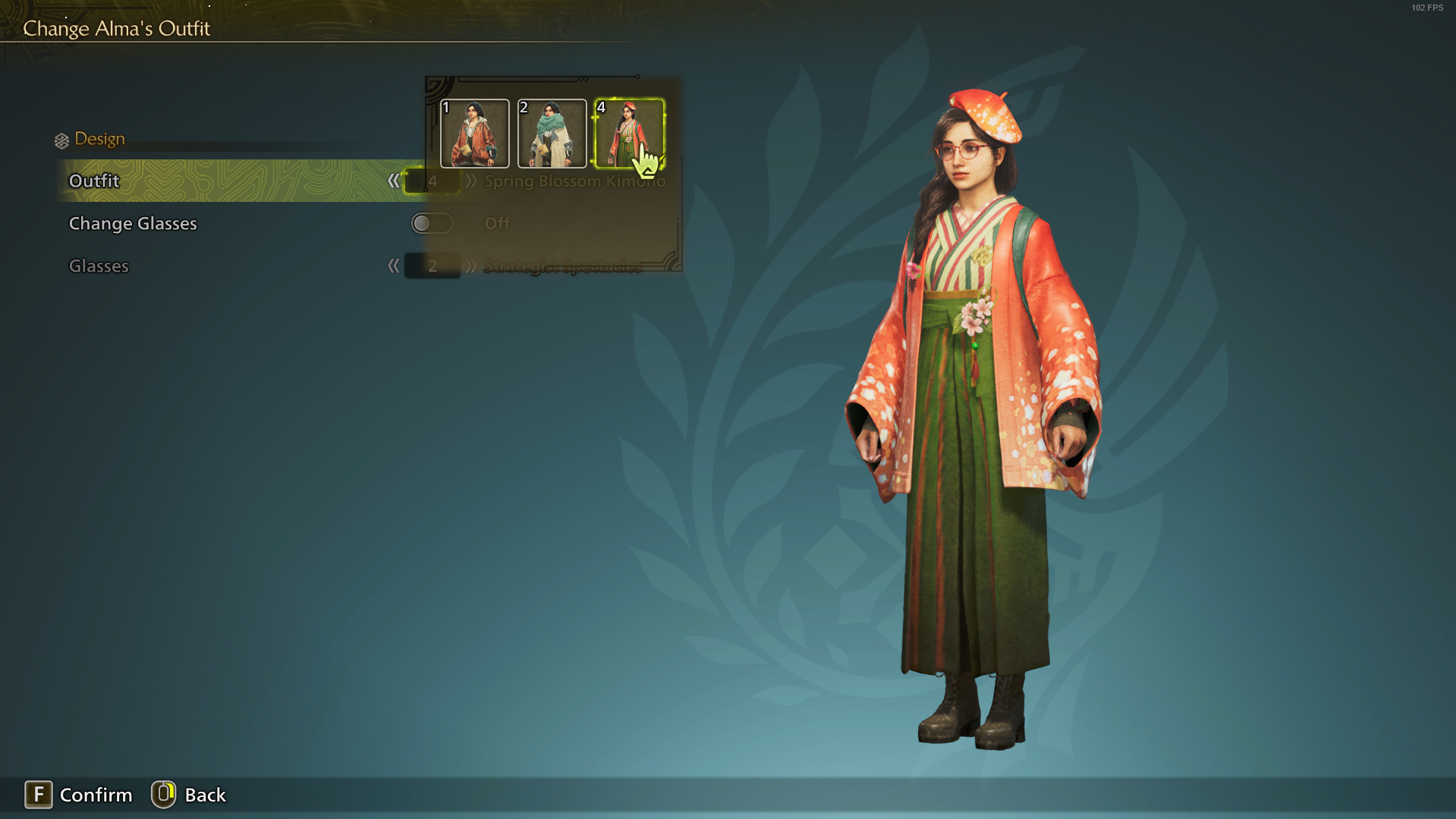Advance Glasses with the right arrow

click(x=471, y=266)
